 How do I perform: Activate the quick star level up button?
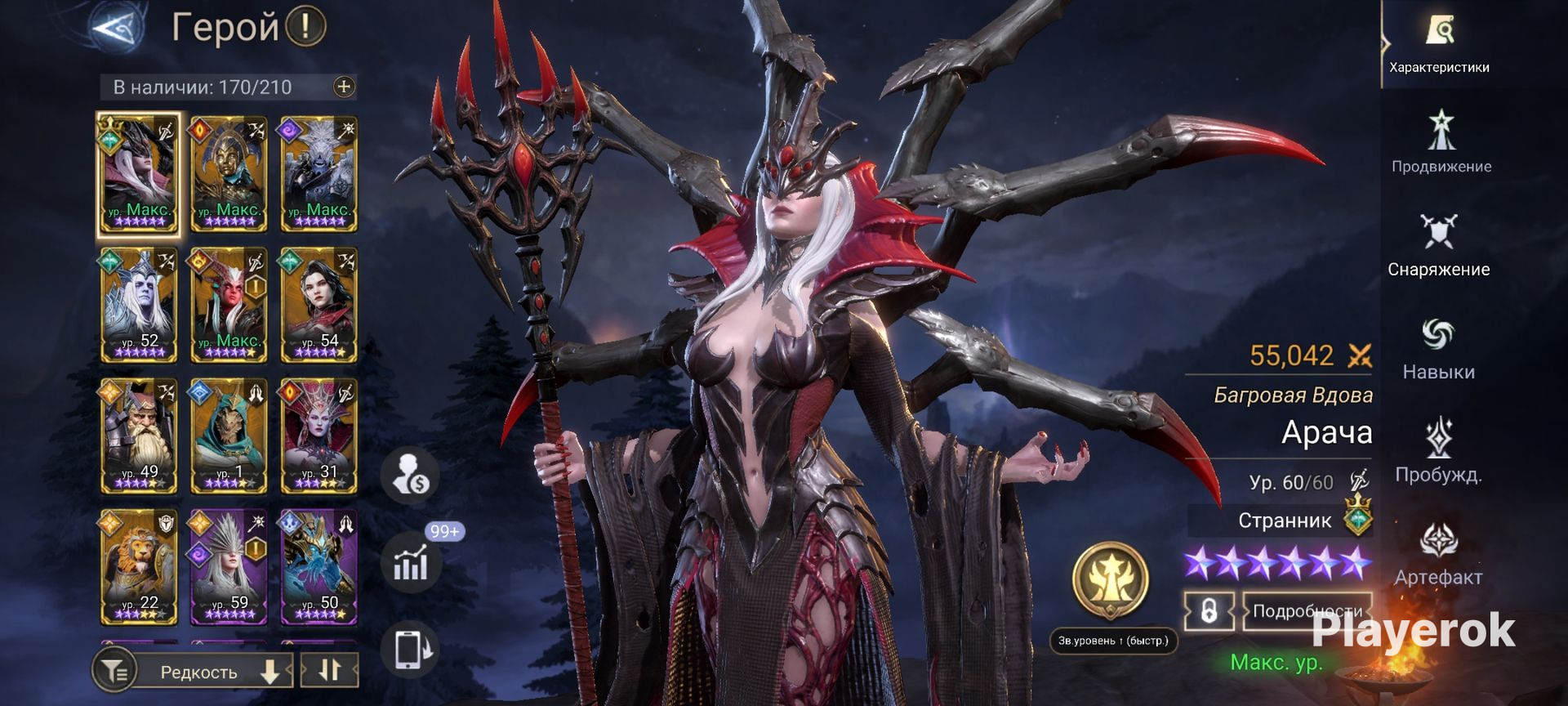1111,582
